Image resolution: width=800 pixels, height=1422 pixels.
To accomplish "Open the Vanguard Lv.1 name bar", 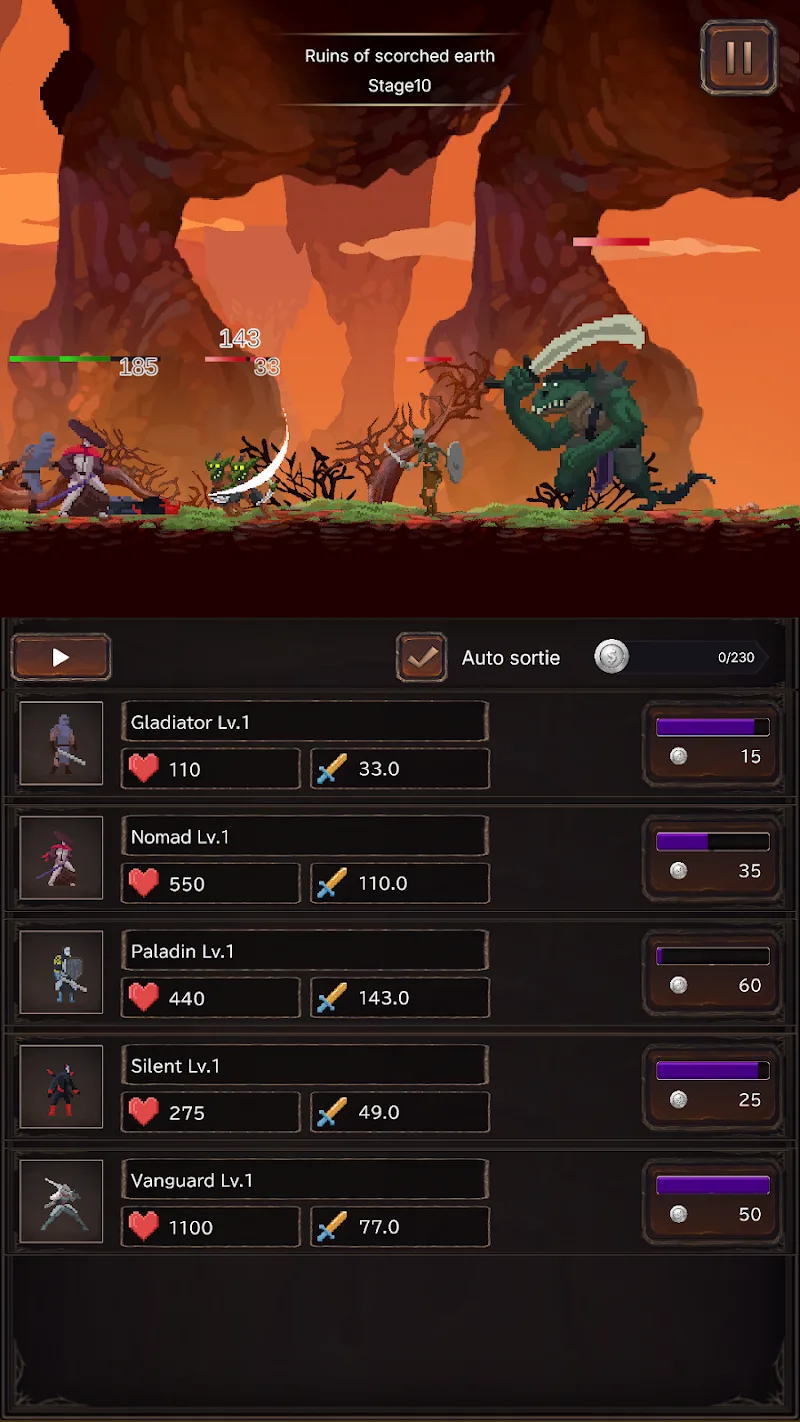I will (x=305, y=1180).
